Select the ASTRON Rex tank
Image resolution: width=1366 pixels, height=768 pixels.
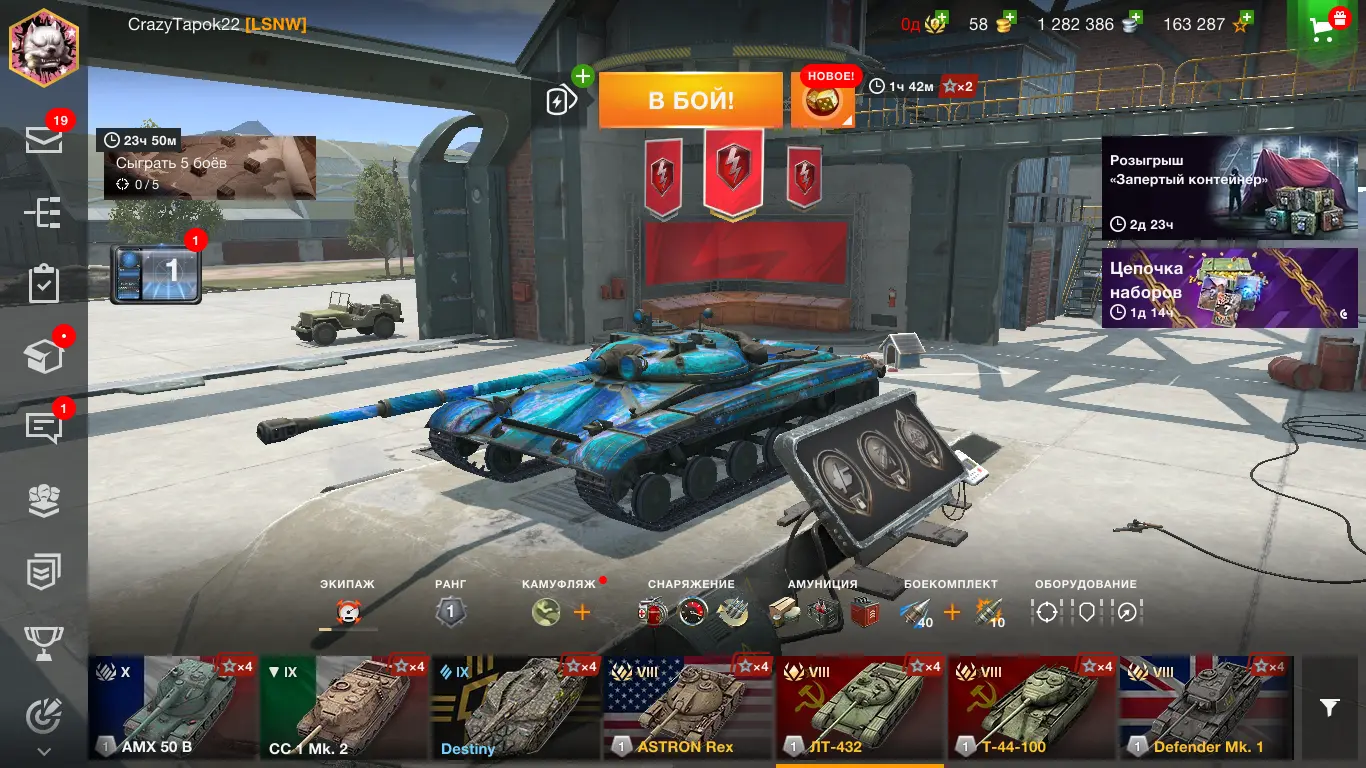tap(688, 707)
